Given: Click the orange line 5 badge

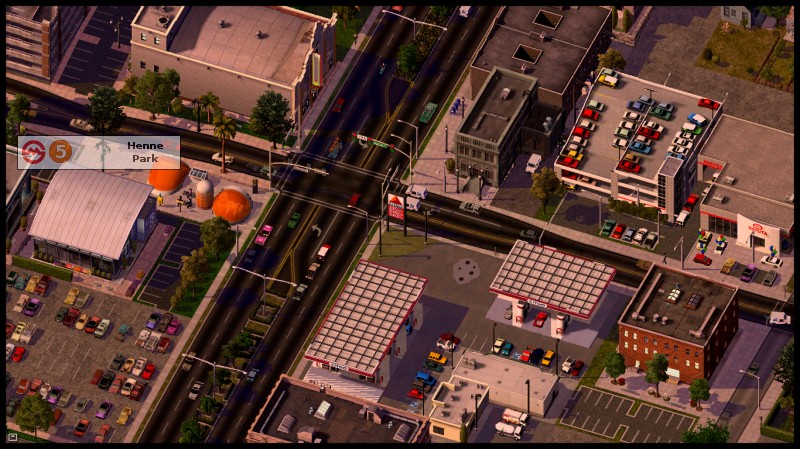Looking at the screenshot, I should 61,152.
